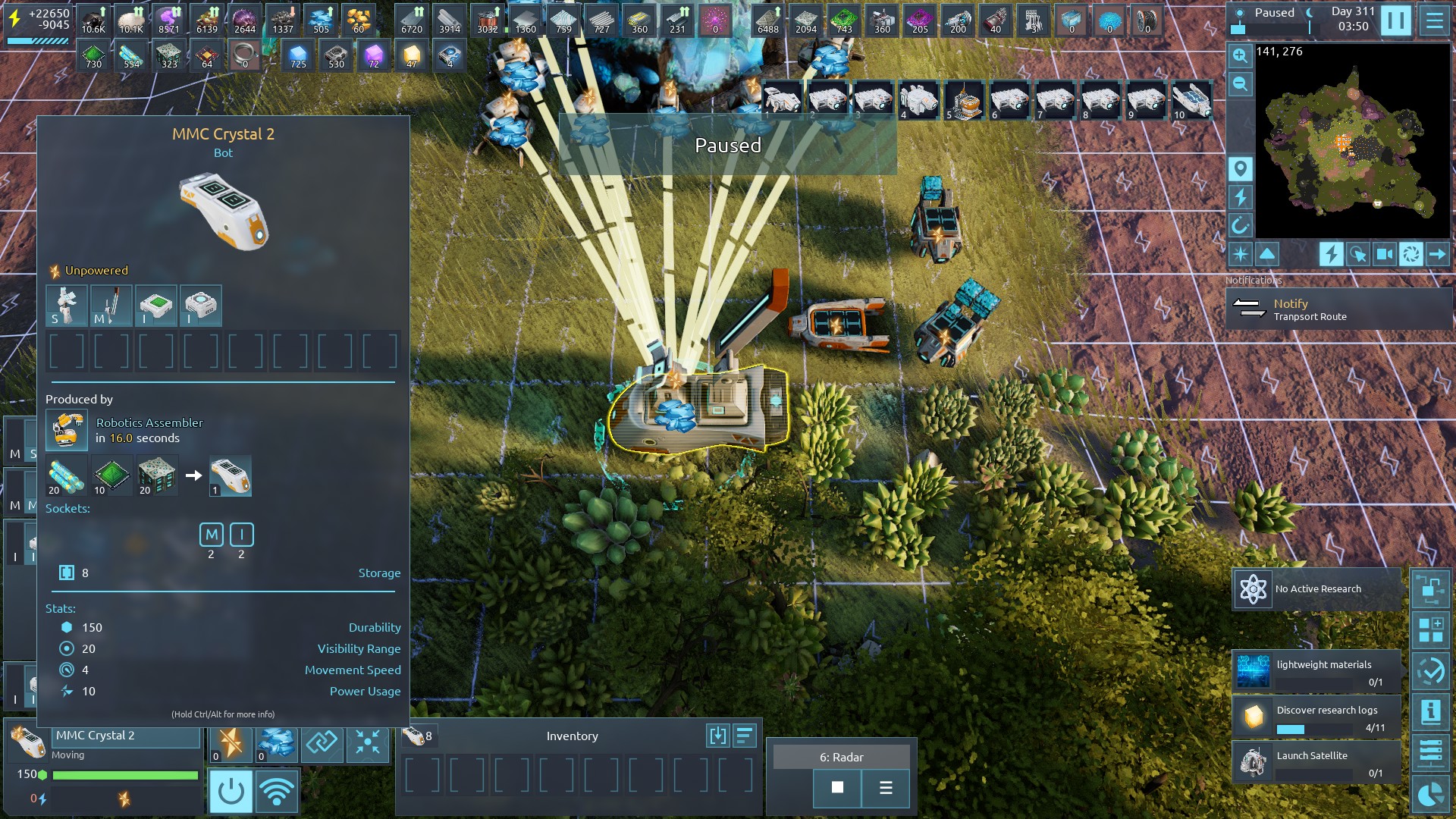
Task: Toggle the map pin marker filter
Action: [x=1240, y=168]
